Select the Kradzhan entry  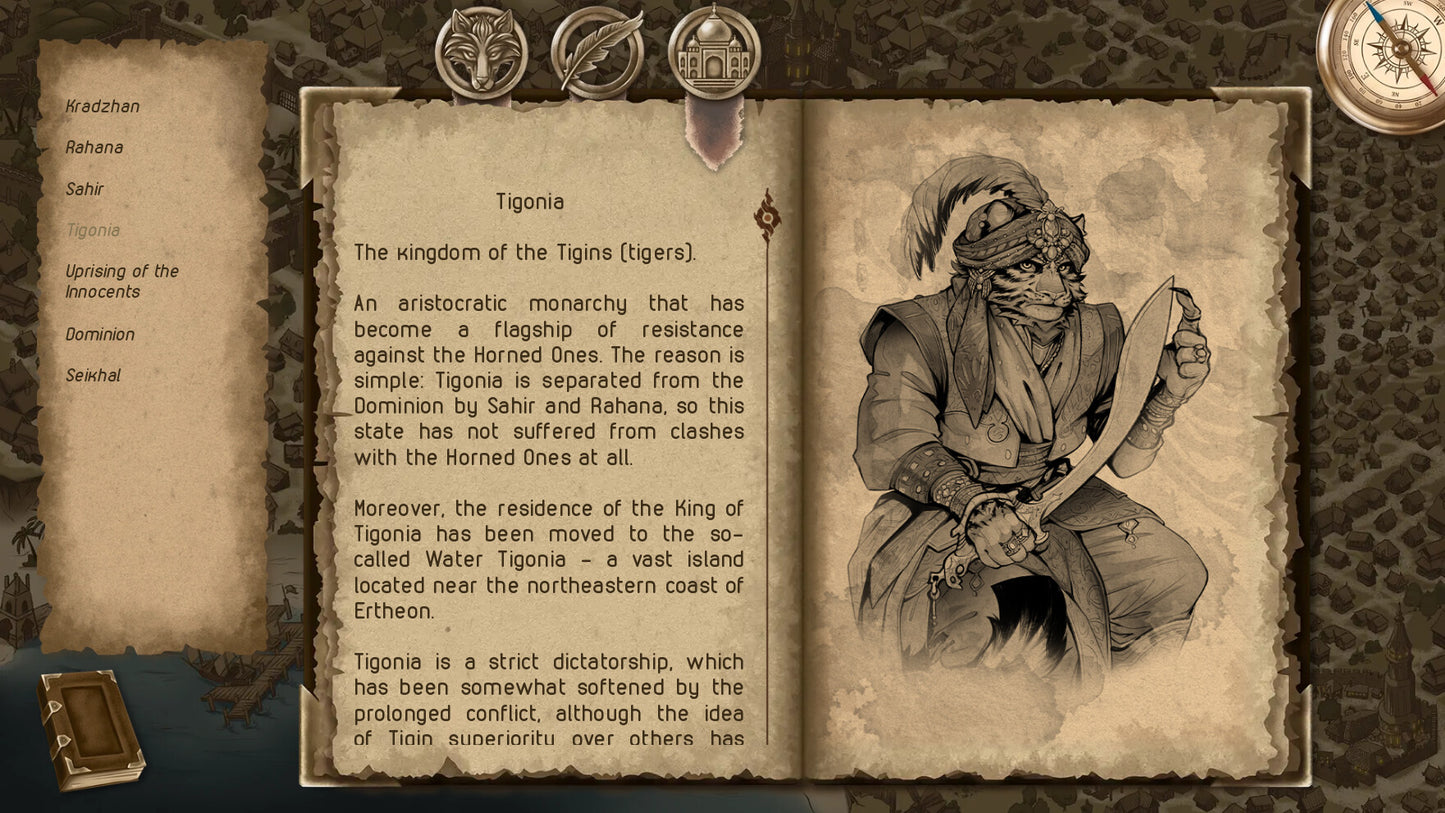pos(103,106)
